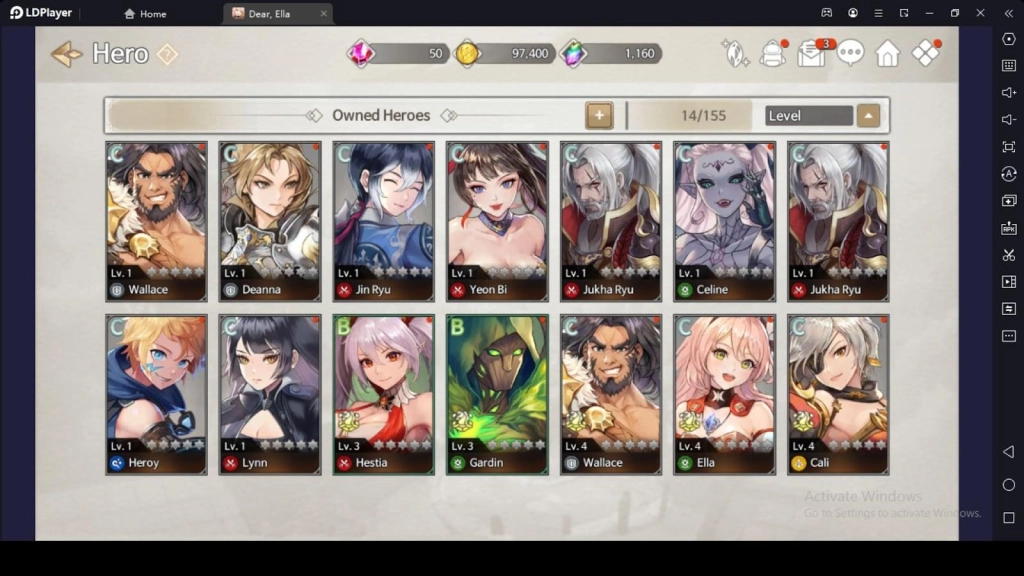Viewport: 1024px width, 576px height.
Task: Open the Lynn hero card
Action: (x=269, y=394)
